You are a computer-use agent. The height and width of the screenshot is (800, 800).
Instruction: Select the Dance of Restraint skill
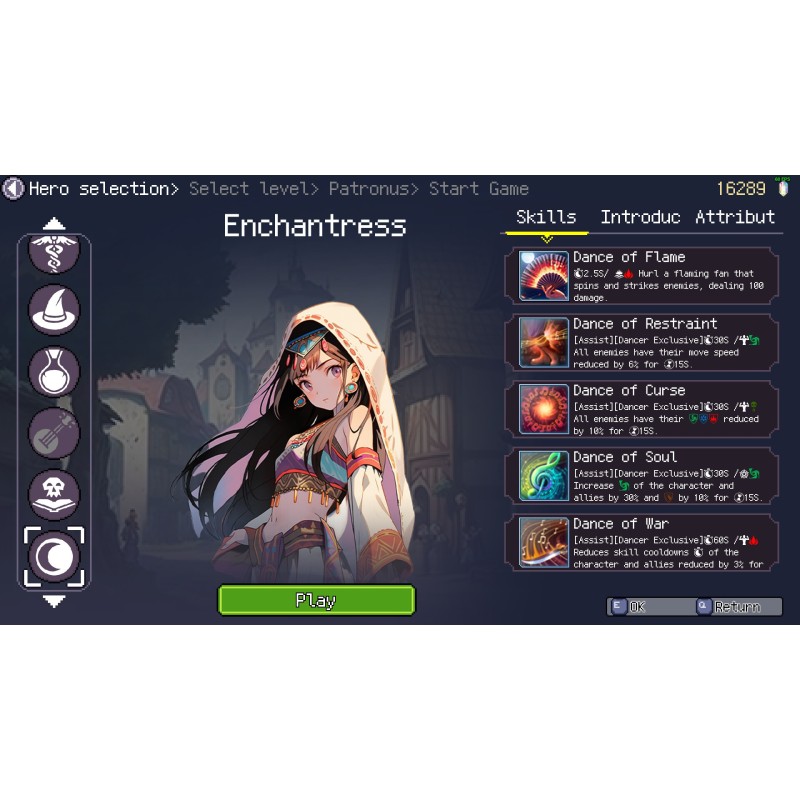point(642,342)
